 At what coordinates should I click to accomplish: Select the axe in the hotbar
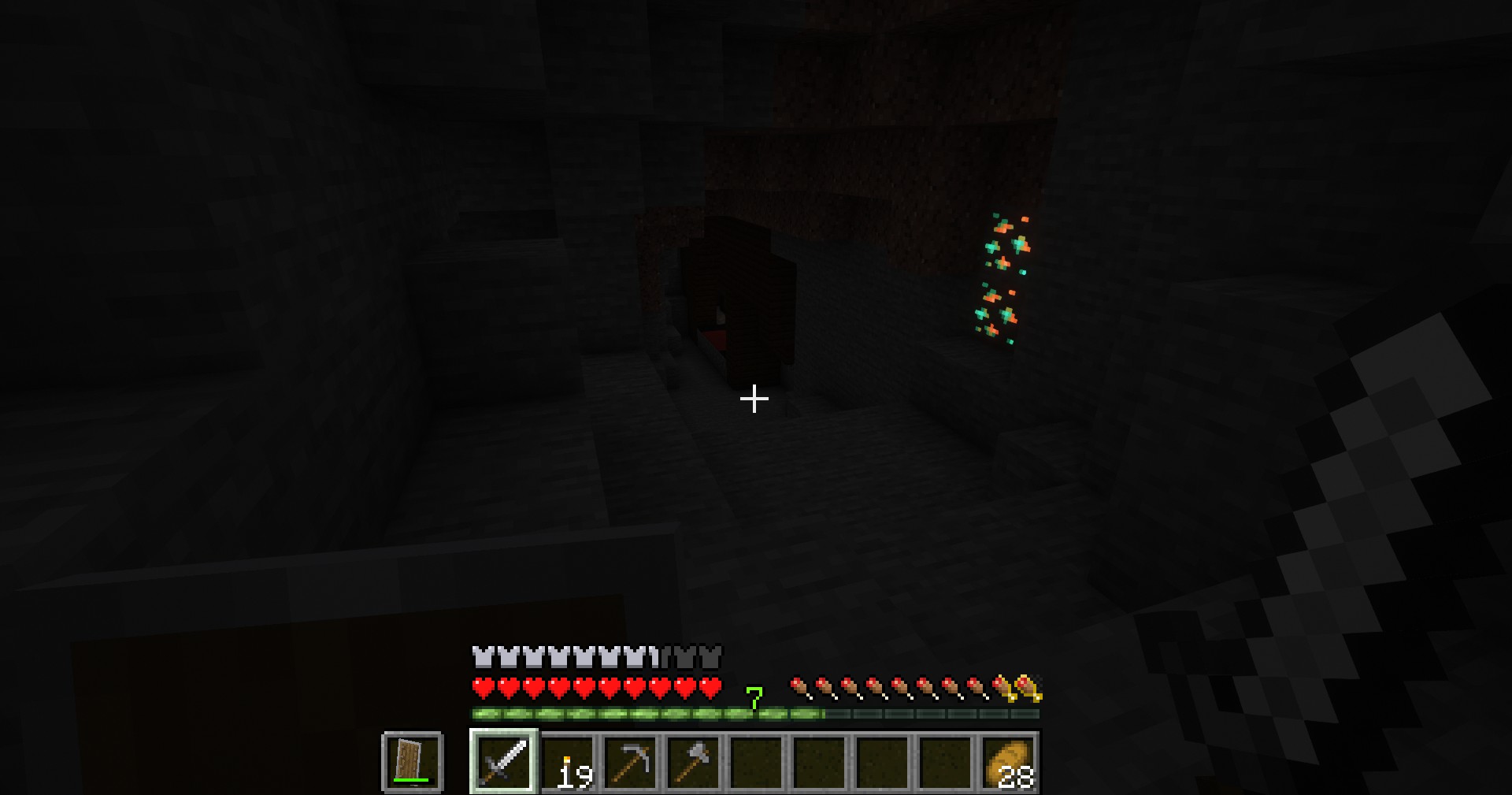(694, 761)
